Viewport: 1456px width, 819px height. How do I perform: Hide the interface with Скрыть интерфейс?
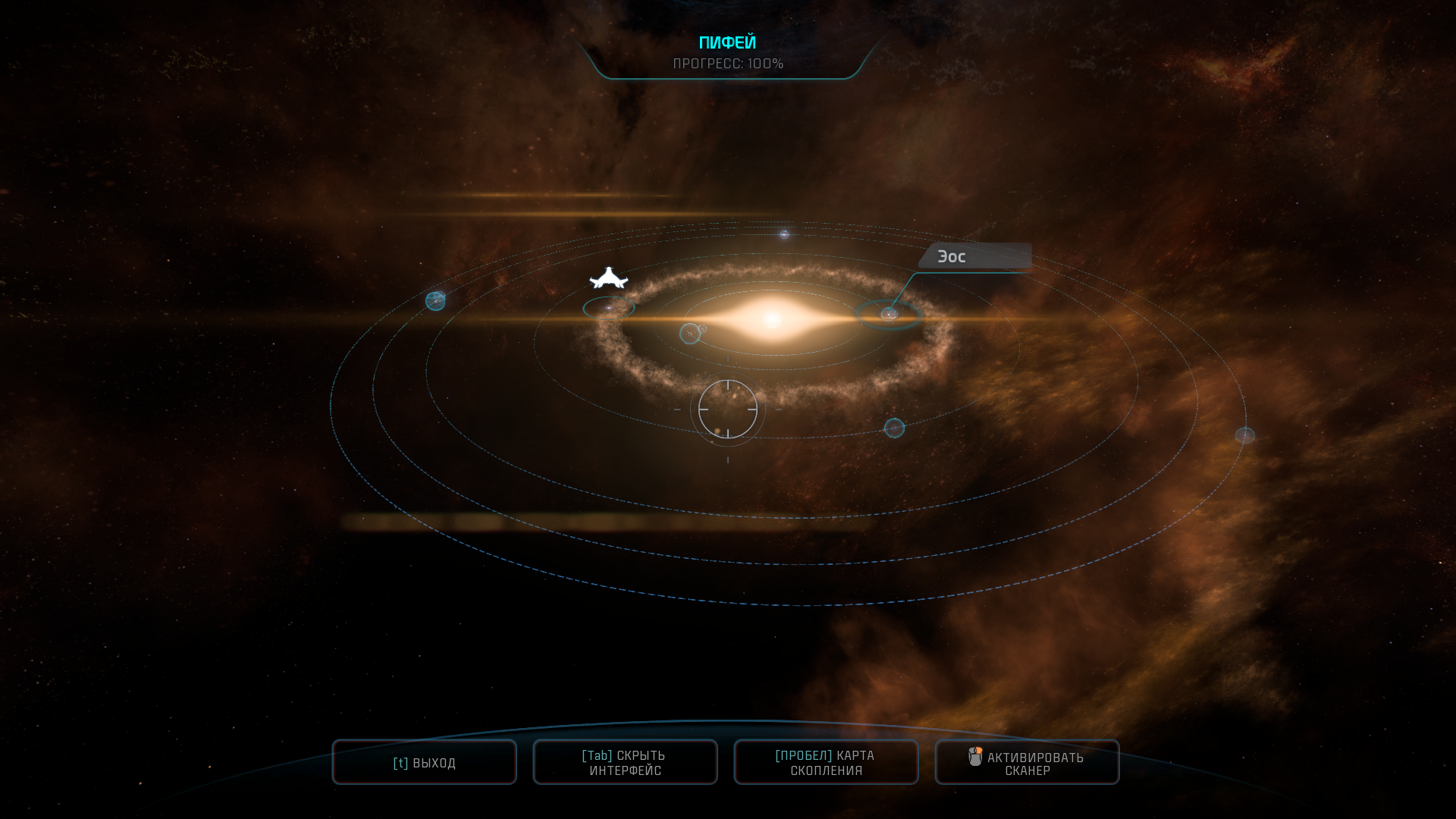tap(625, 762)
